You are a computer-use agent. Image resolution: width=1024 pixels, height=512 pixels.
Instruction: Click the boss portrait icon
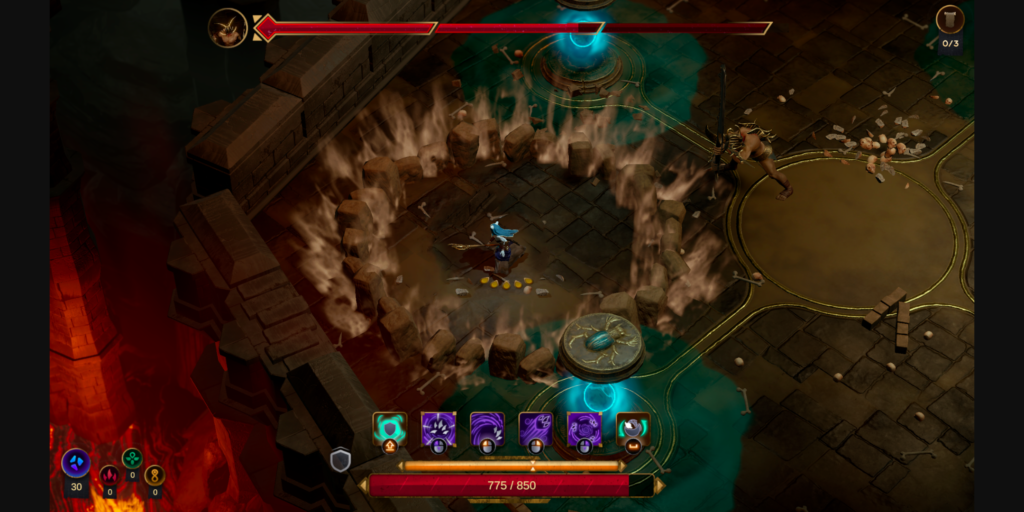(x=228, y=27)
